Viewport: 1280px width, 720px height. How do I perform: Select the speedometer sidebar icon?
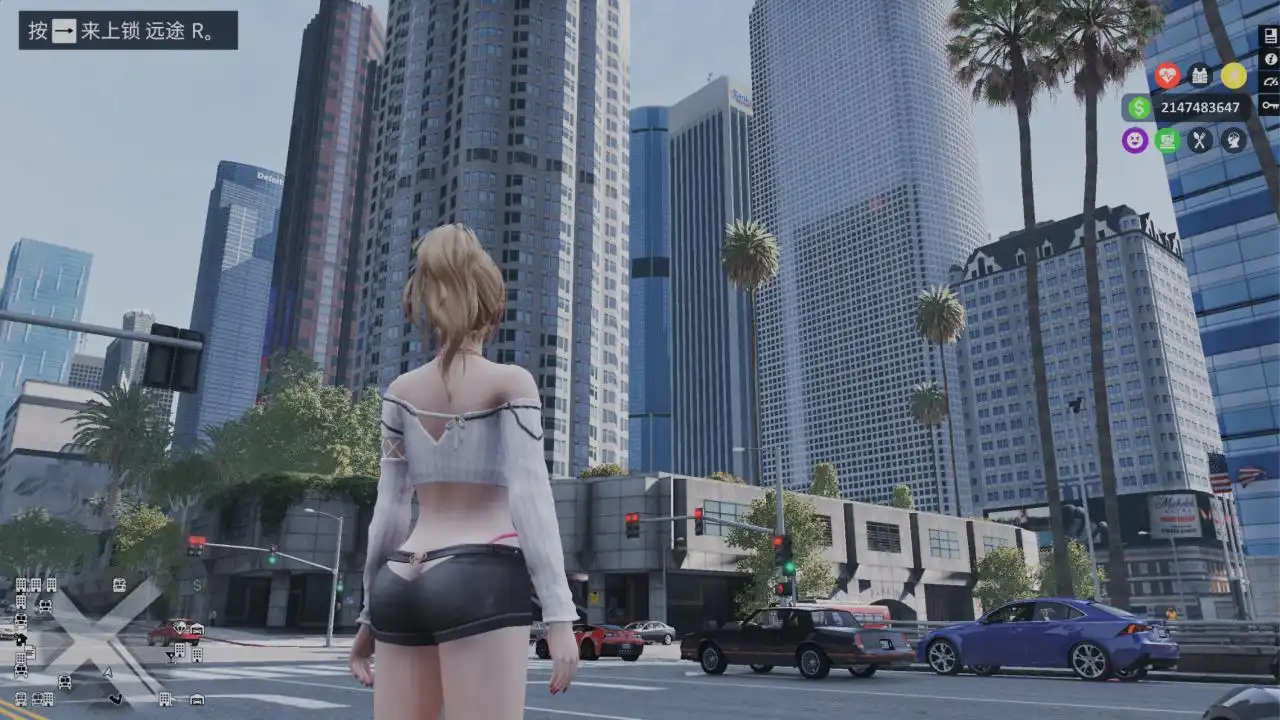pos(1270,82)
